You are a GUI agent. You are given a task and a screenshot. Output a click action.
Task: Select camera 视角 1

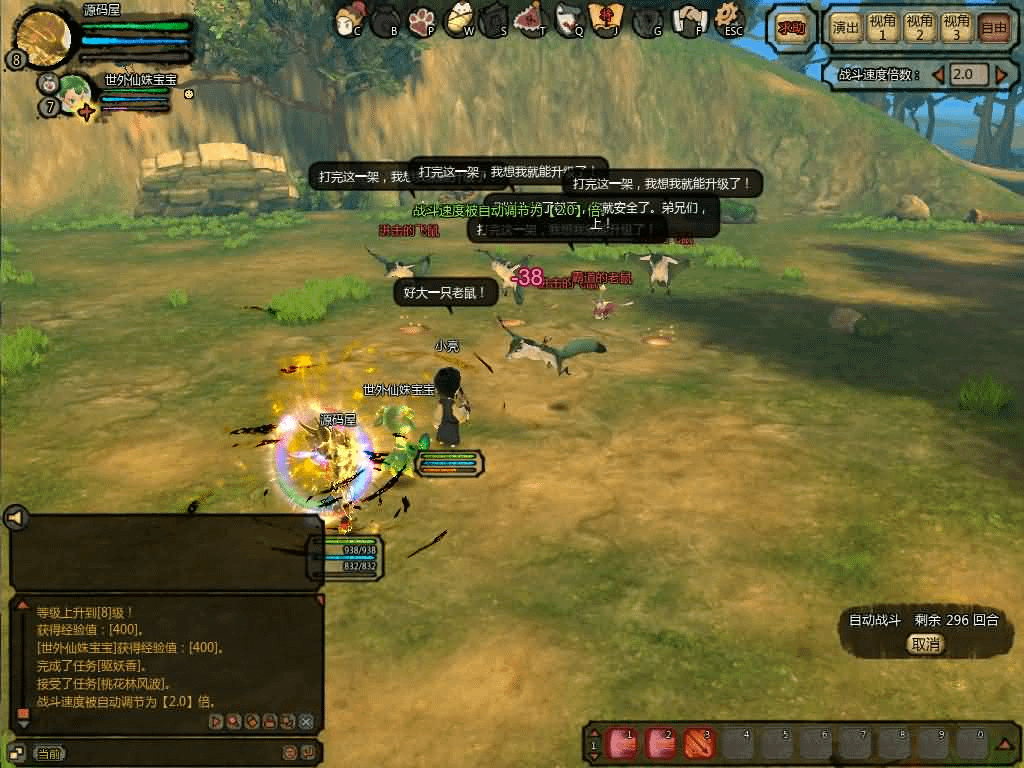click(882, 28)
